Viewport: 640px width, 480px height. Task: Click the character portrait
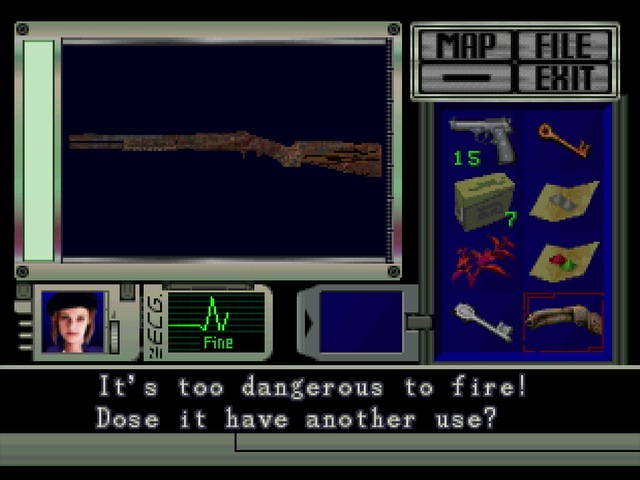(x=72, y=322)
